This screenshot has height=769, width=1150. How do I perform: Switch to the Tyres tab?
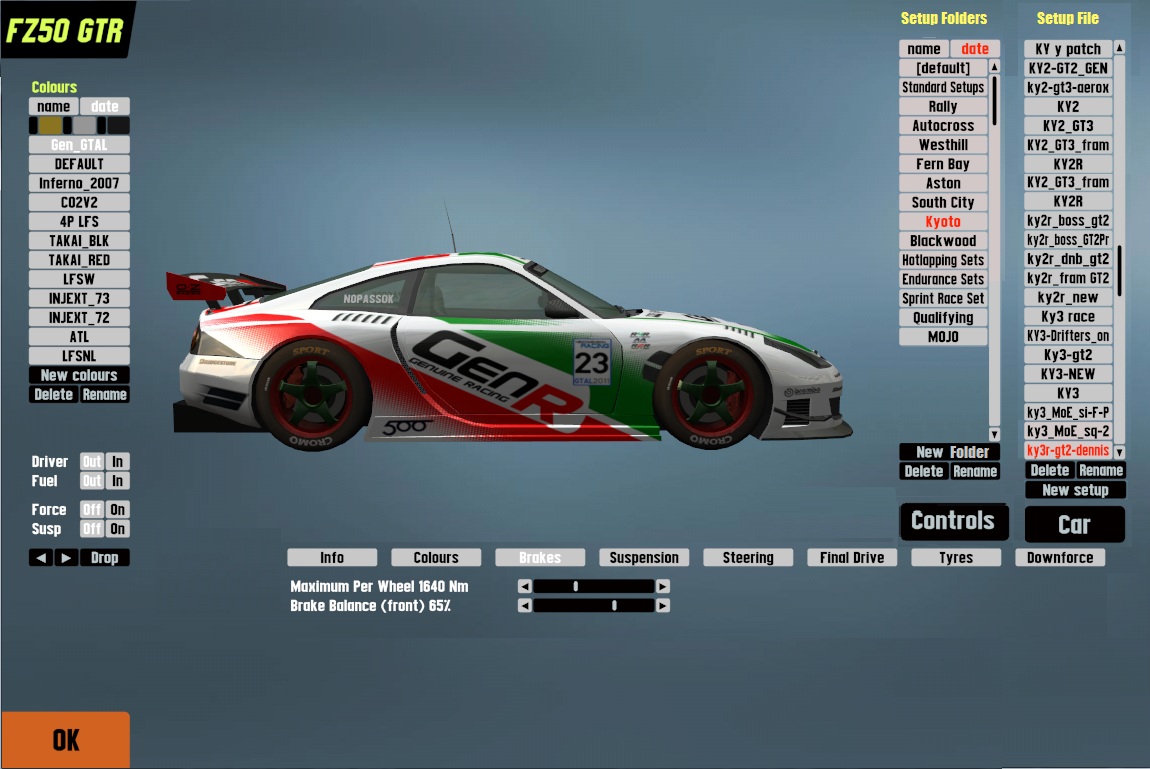(x=956, y=558)
